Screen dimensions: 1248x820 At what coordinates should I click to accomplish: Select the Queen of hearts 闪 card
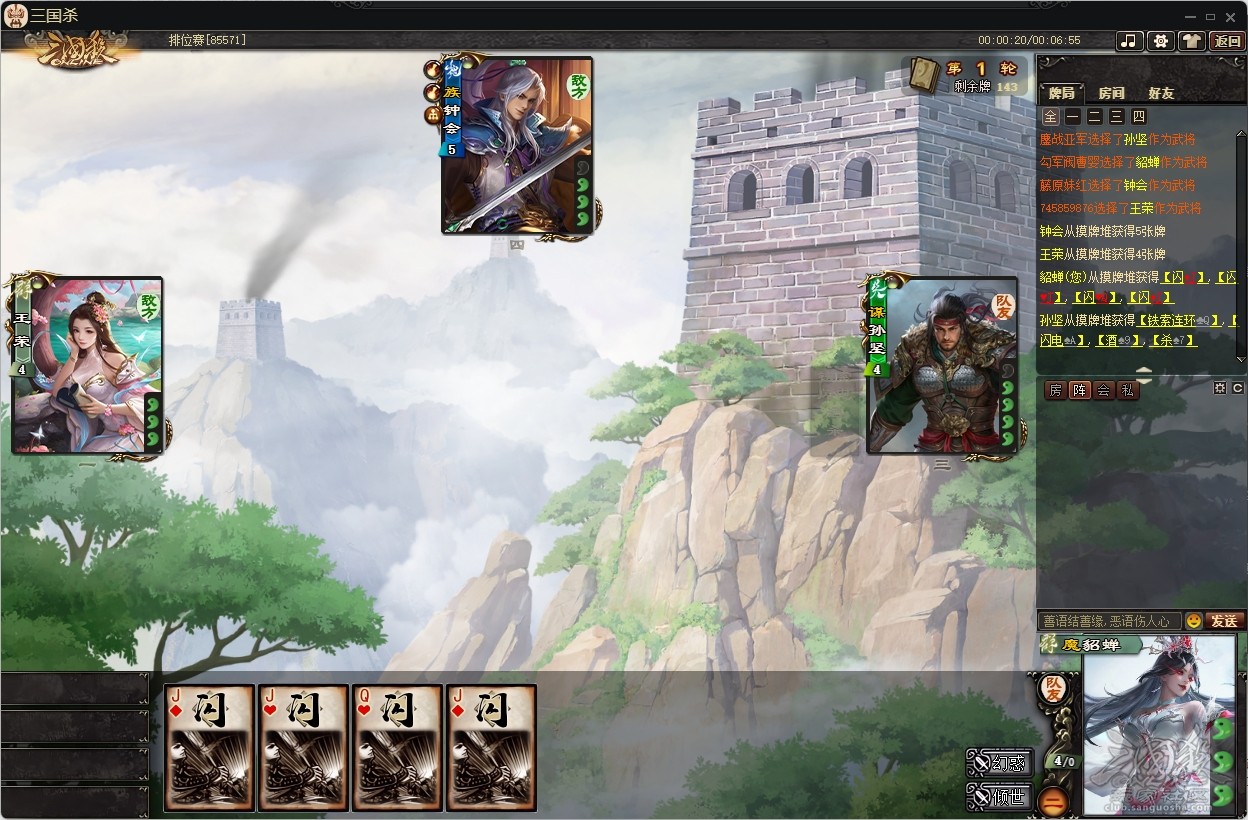click(397, 747)
